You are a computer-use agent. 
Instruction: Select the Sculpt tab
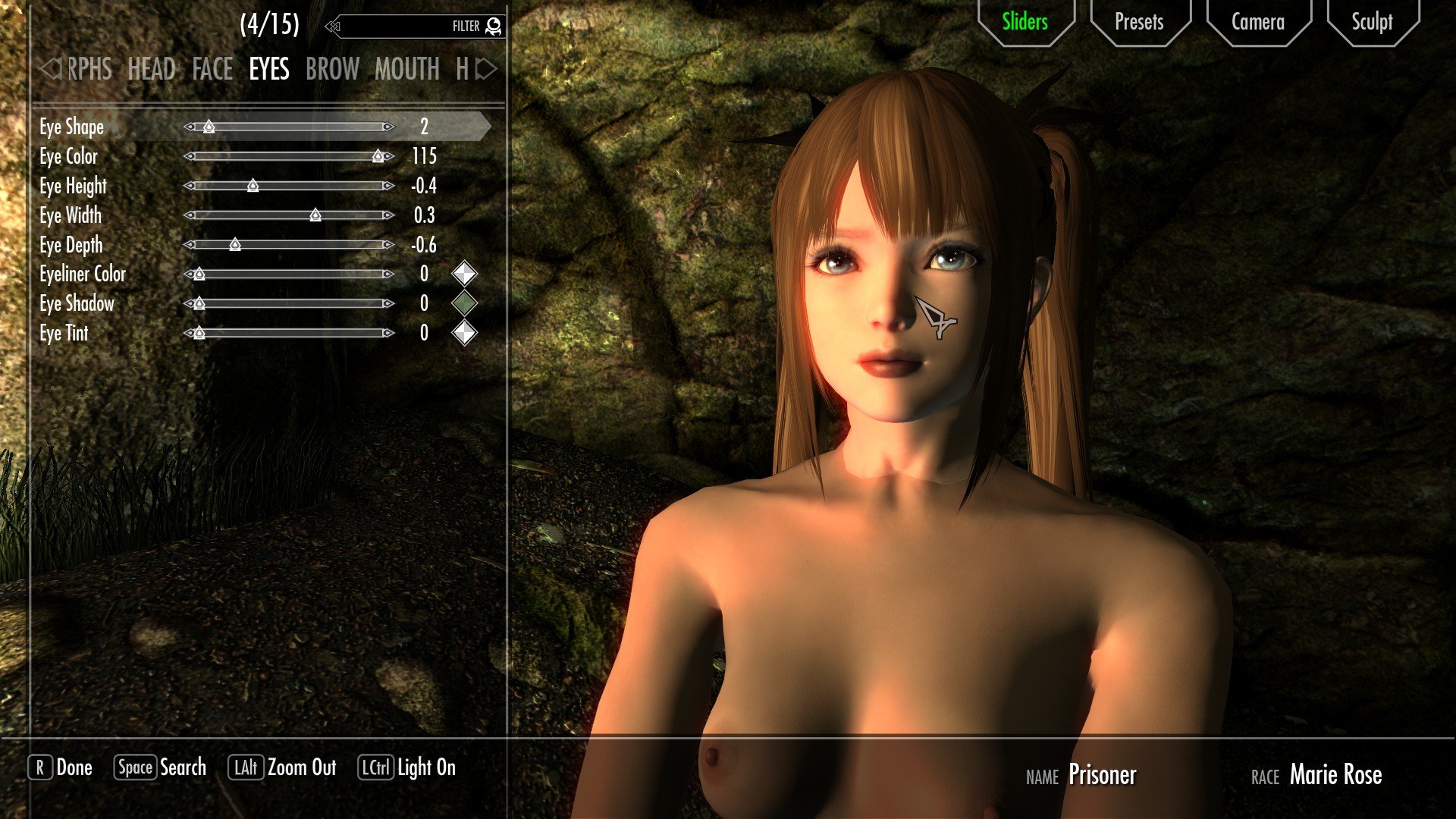point(1372,22)
